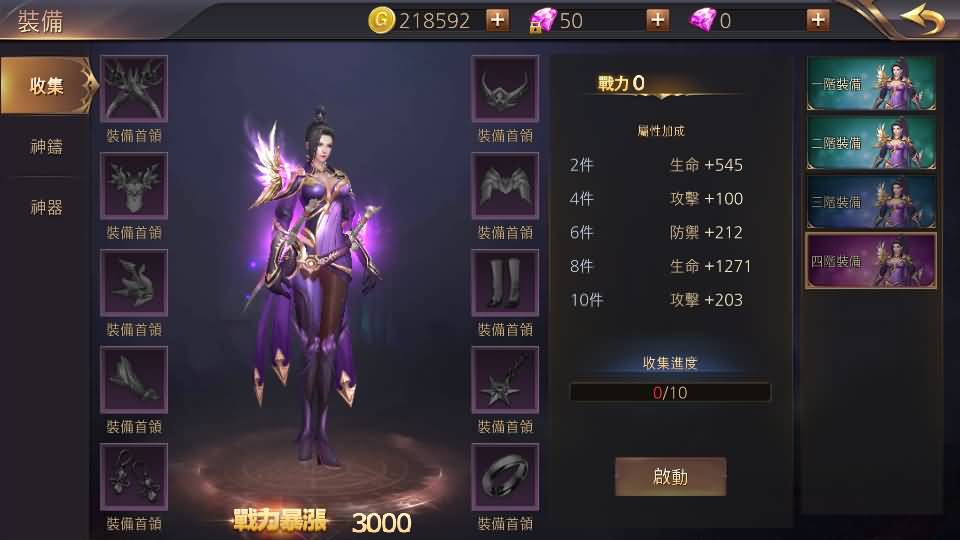Switch to the 收集 tab
The height and width of the screenshot is (540, 960).
[x=47, y=86]
